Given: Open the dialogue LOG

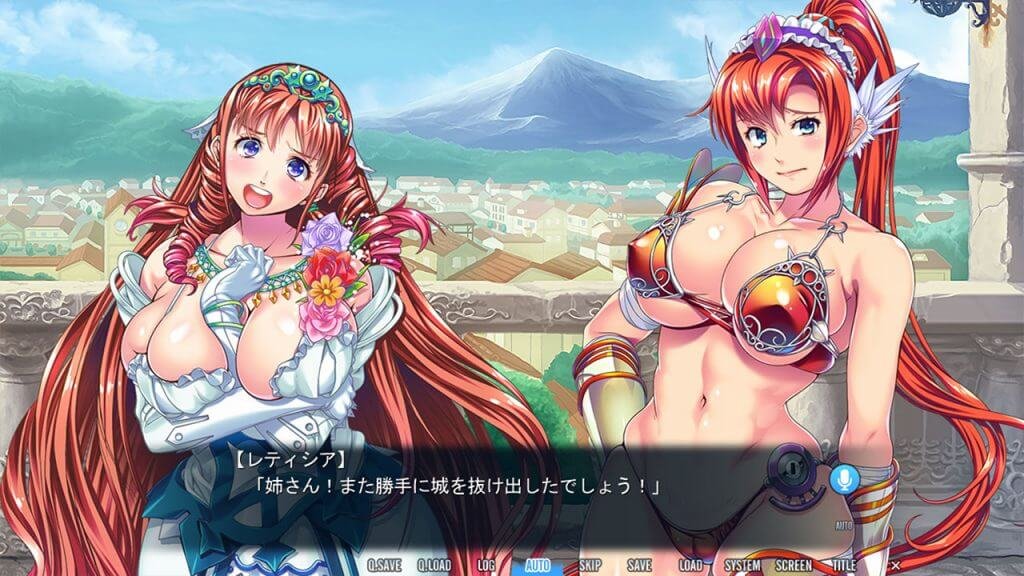Looking at the screenshot, I should [x=486, y=565].
